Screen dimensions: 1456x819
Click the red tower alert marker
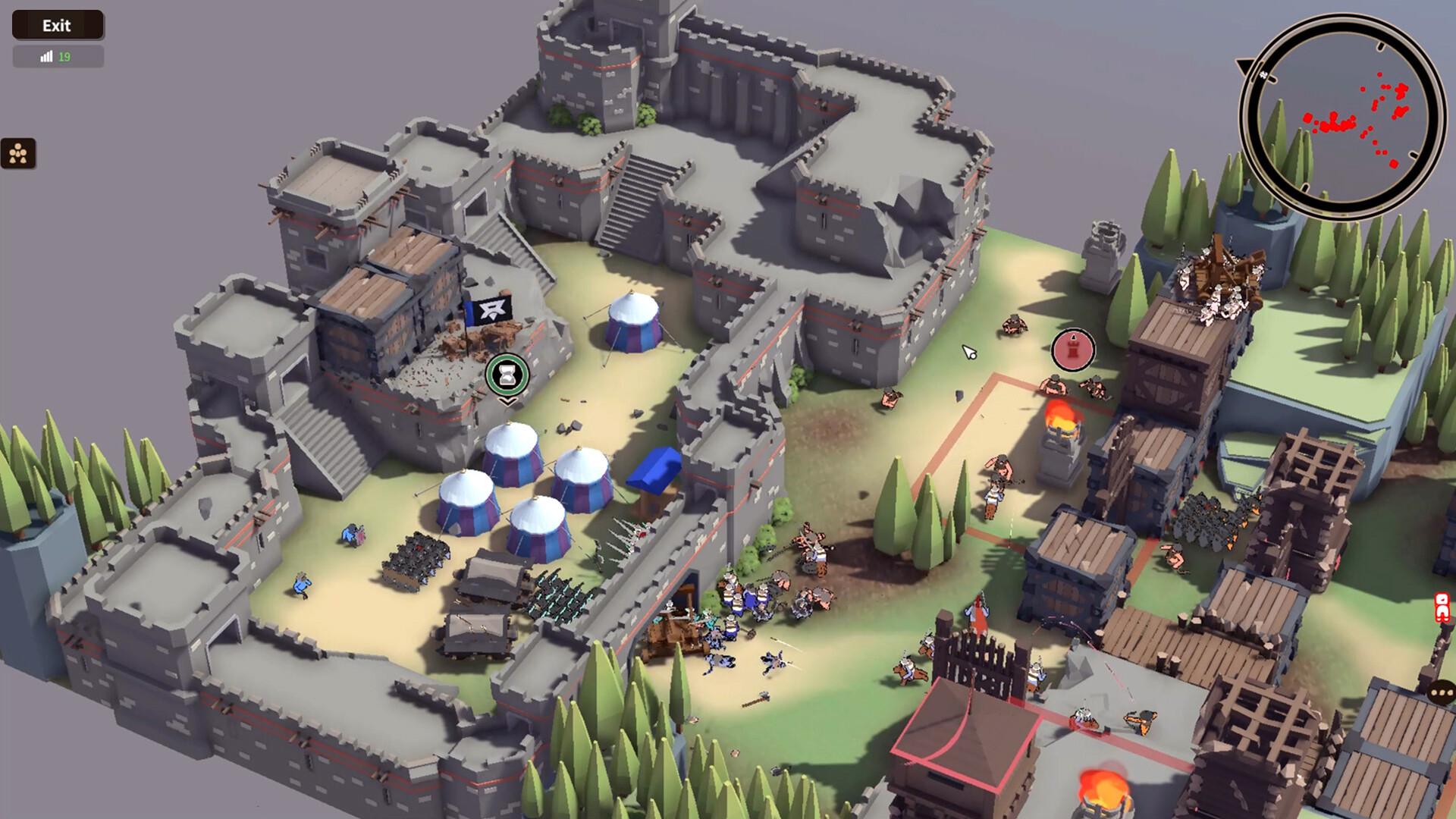coord(1072,350)
